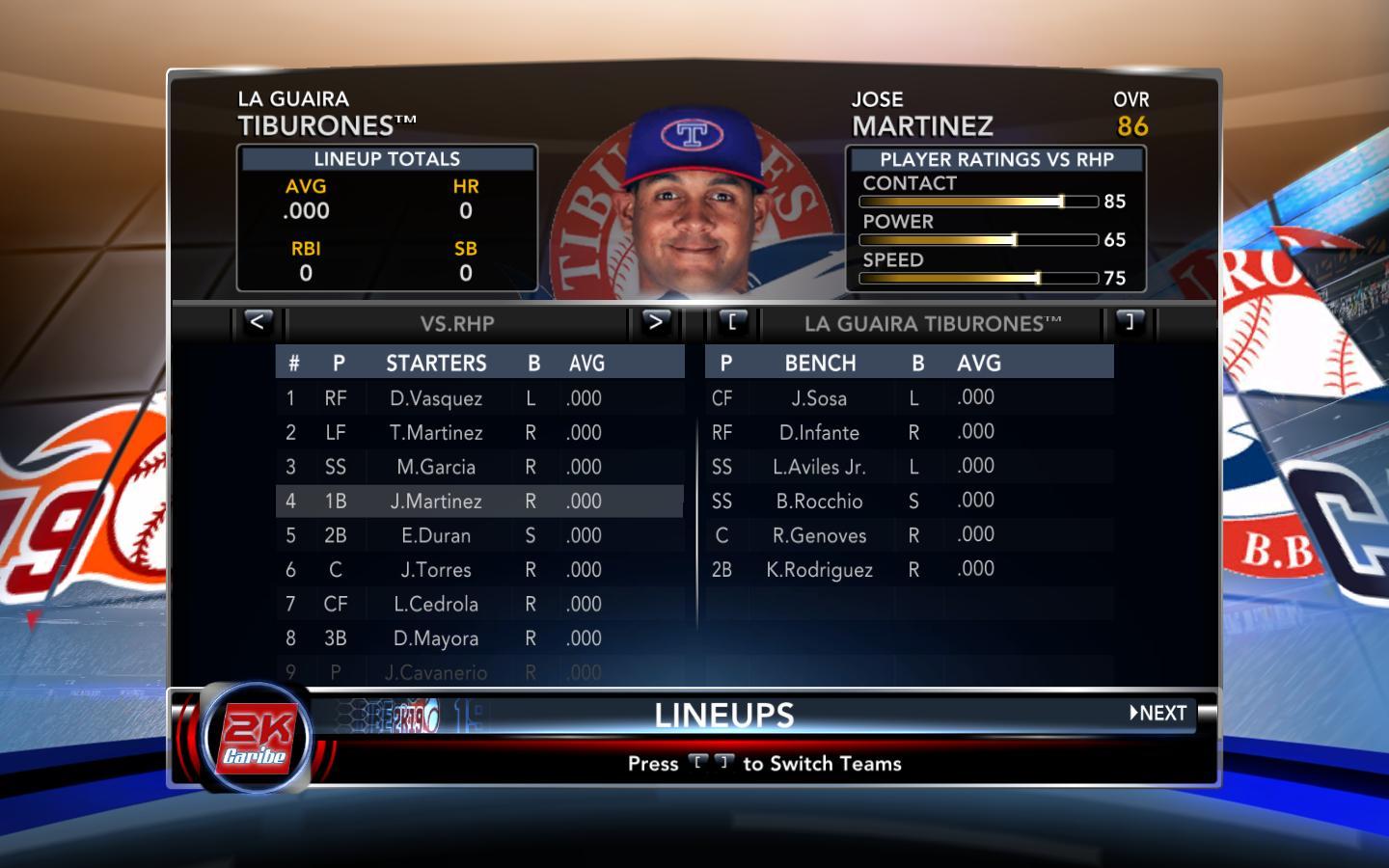Select bench player L.Aviles Jr.
The image size is (1389, 868).
[x=819, y=467]
